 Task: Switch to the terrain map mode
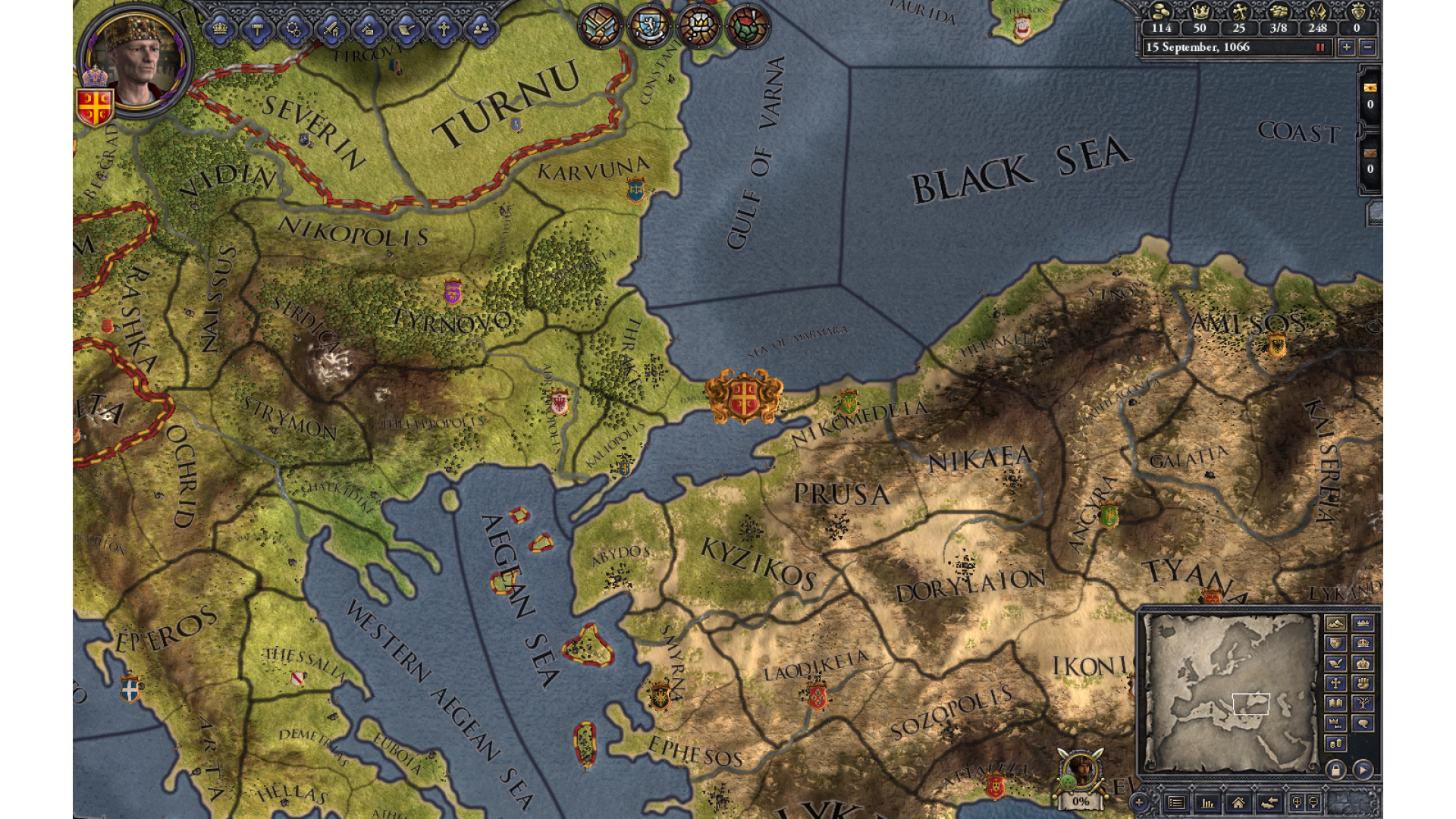1335,623
